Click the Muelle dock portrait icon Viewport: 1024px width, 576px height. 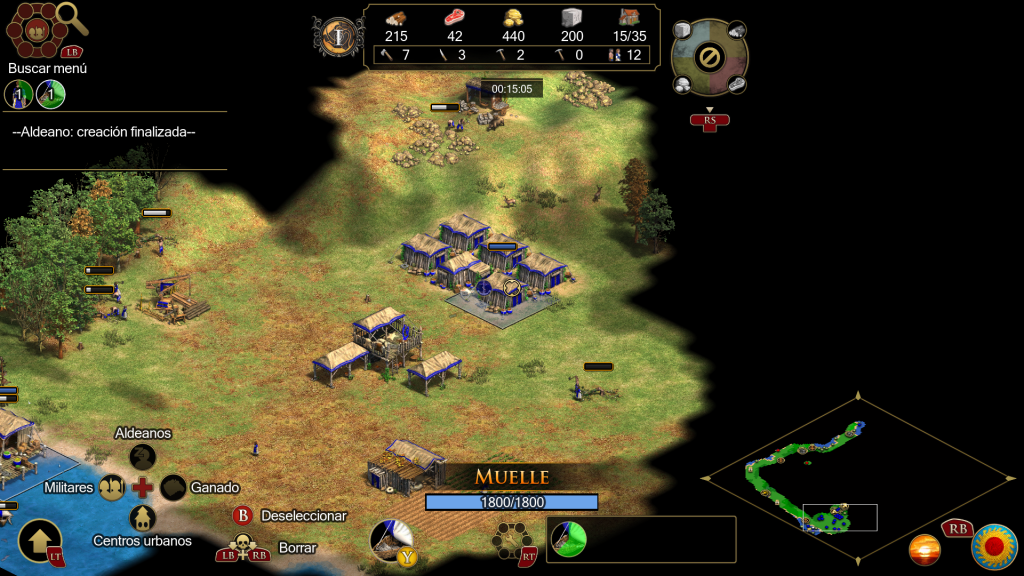tap(390, 538)
